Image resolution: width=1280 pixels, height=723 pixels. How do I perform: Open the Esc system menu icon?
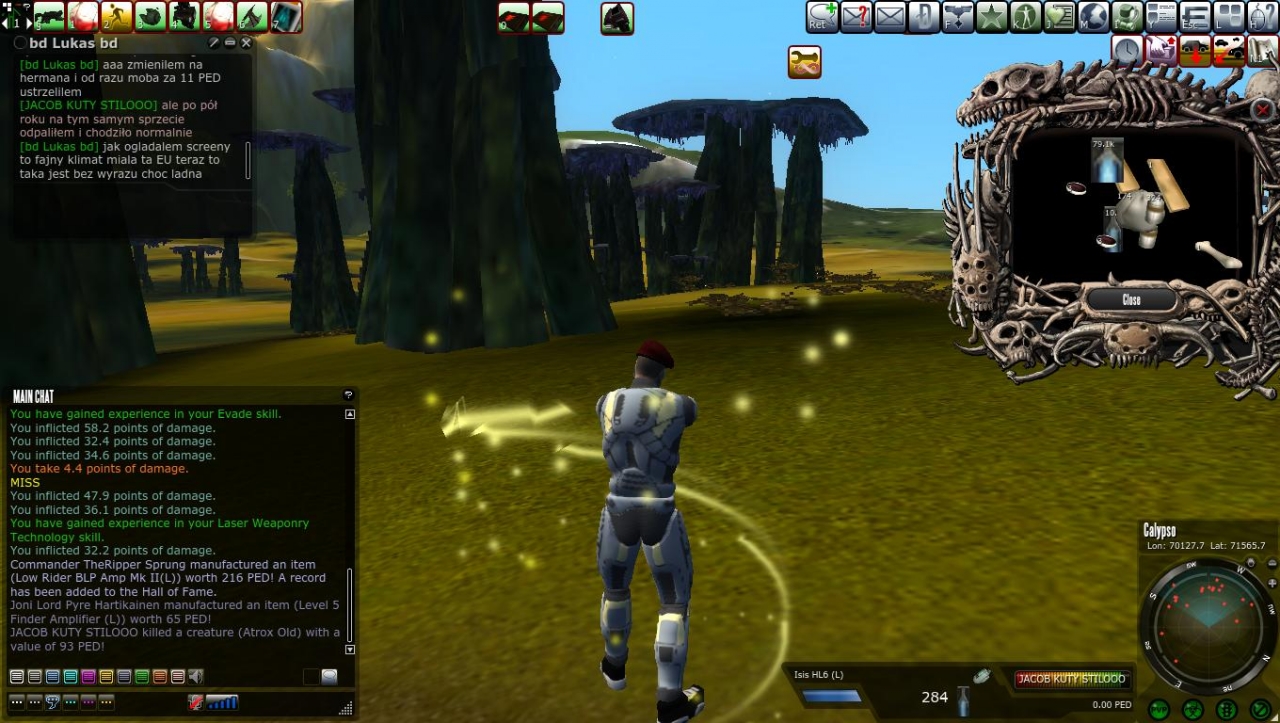pyautogui.click(x=1195, y=17)
